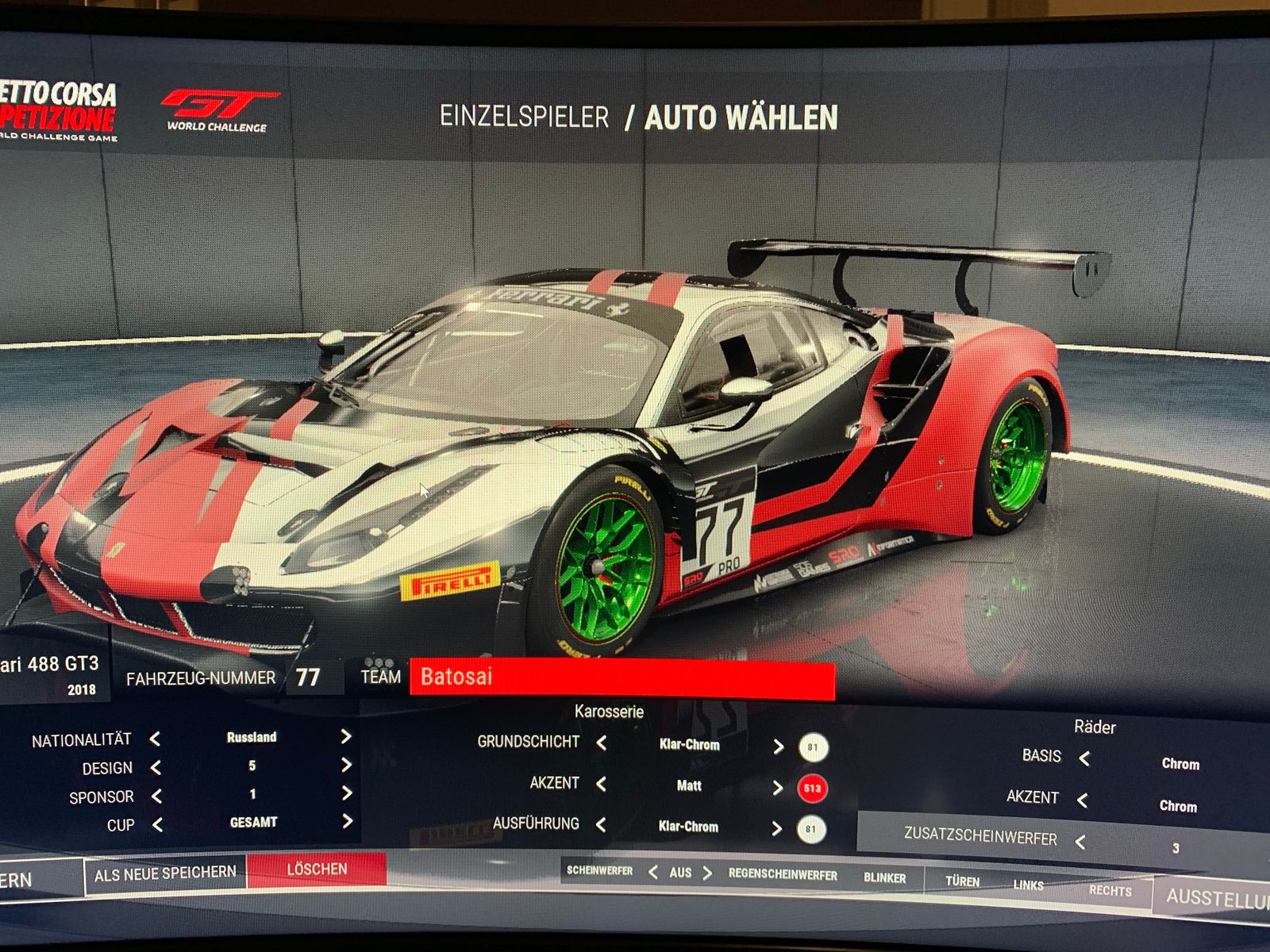The image size is (1270, 952).
Task: Save livery with Als Neue Speichern
Action: click(165, 873)
